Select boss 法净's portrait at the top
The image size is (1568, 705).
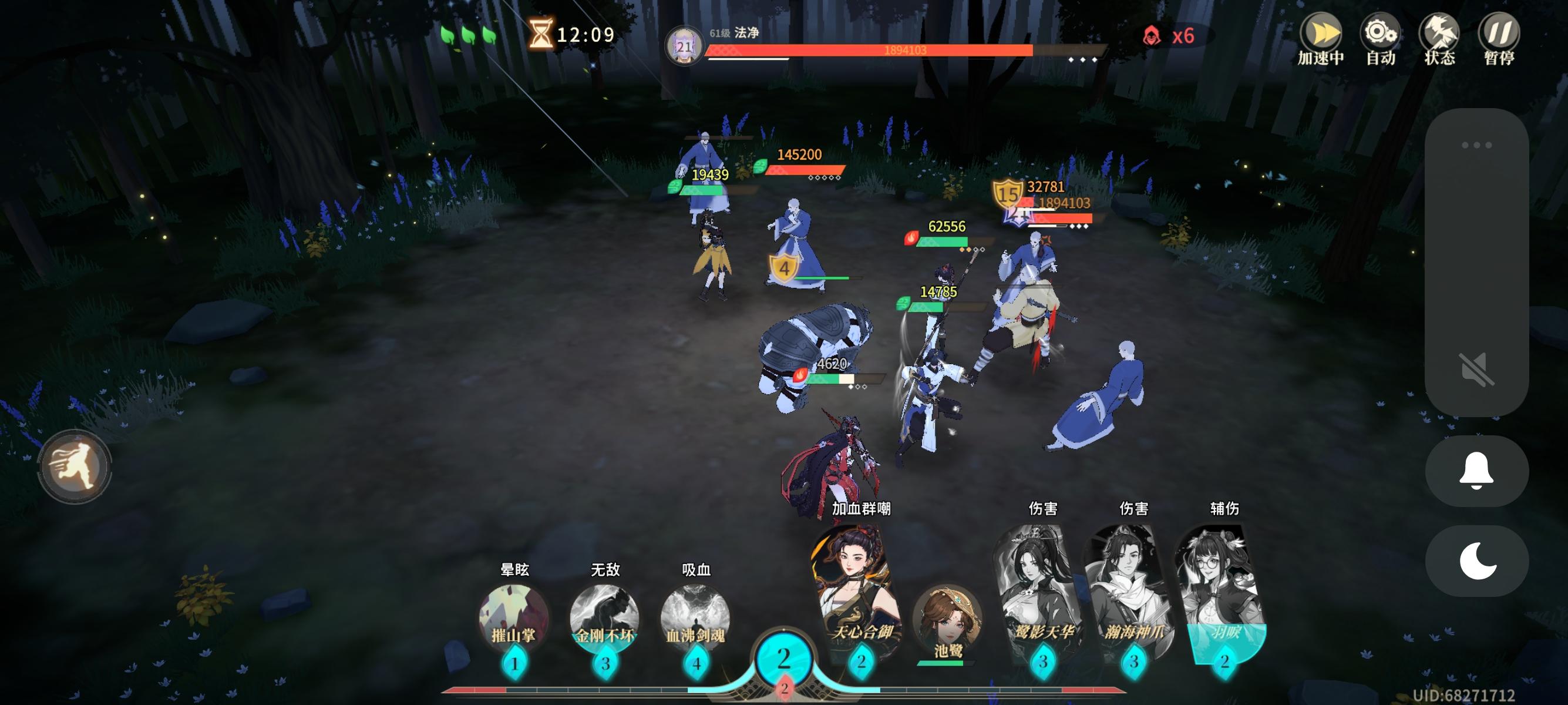click(687, 46)
